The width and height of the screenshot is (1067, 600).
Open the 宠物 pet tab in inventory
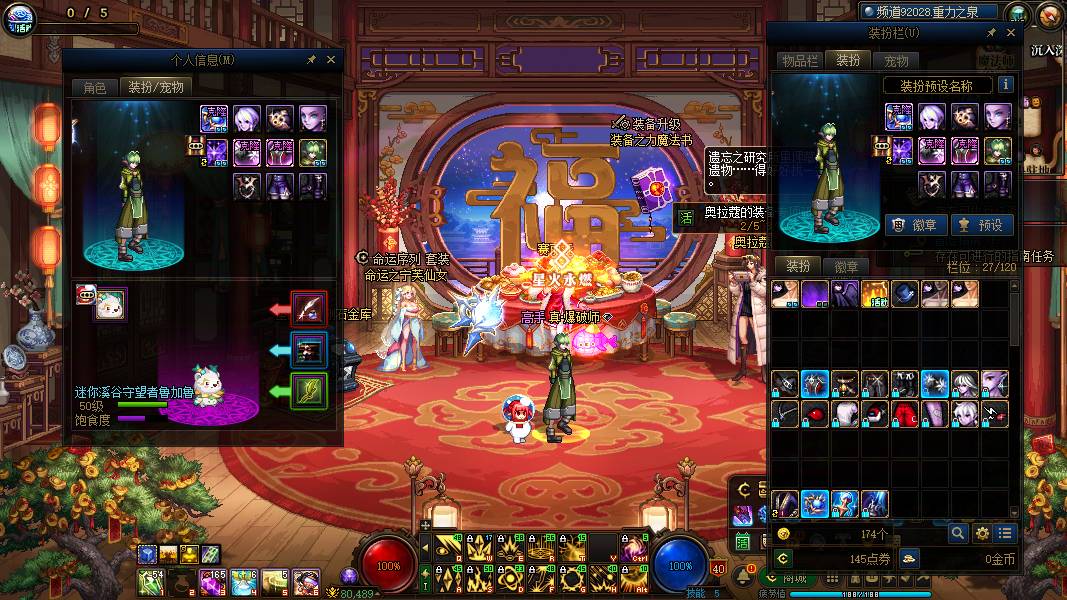point(897,61)
